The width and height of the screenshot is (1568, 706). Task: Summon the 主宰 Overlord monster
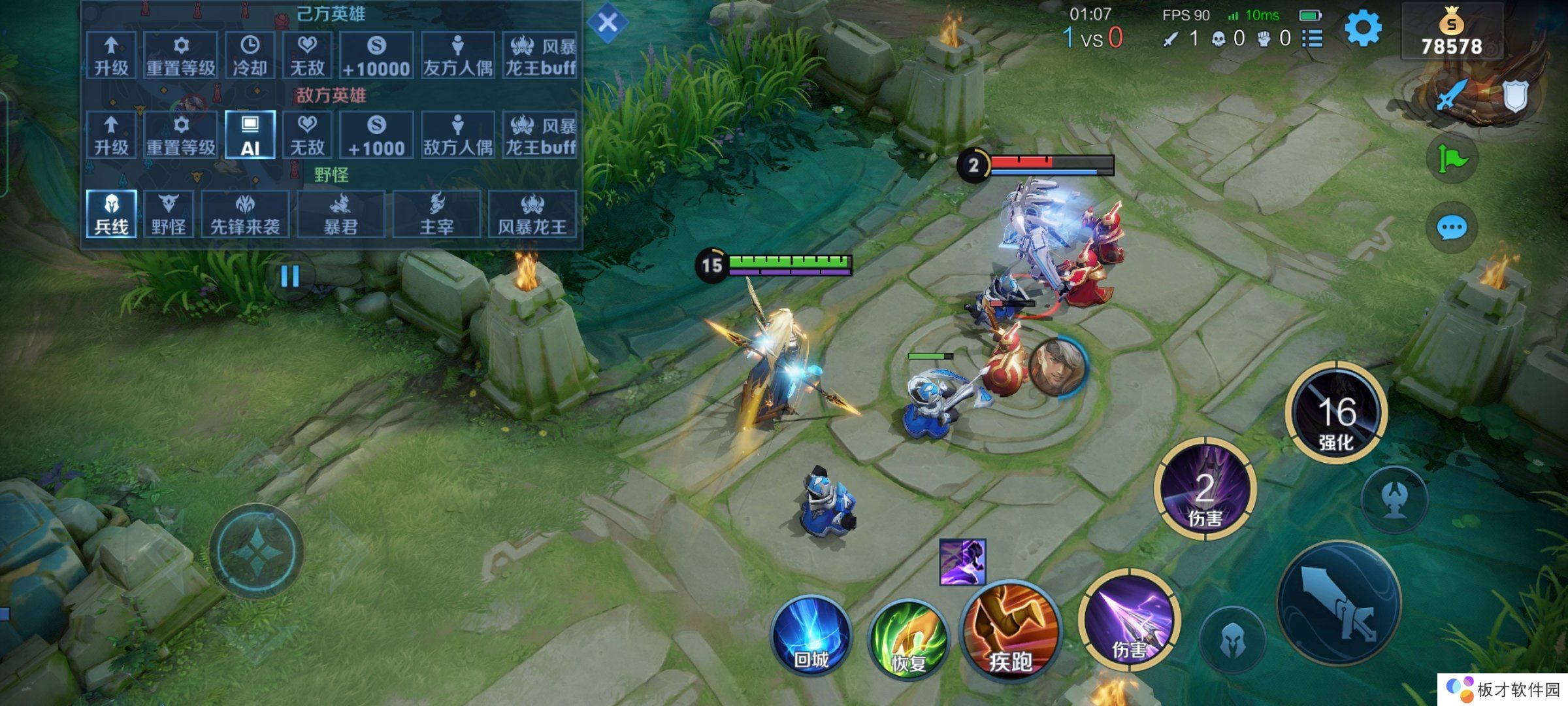click(x=436, y=214)
